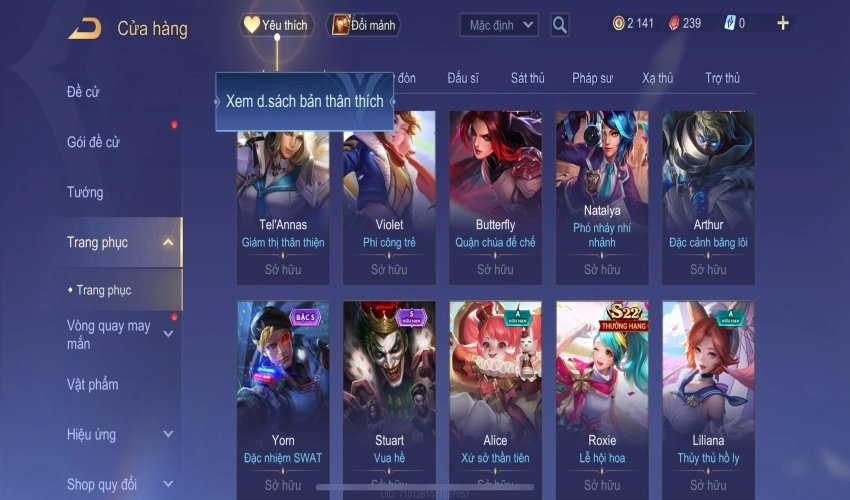Open the Vật phẩm items section
850x500 pixels.
point(92,384)
